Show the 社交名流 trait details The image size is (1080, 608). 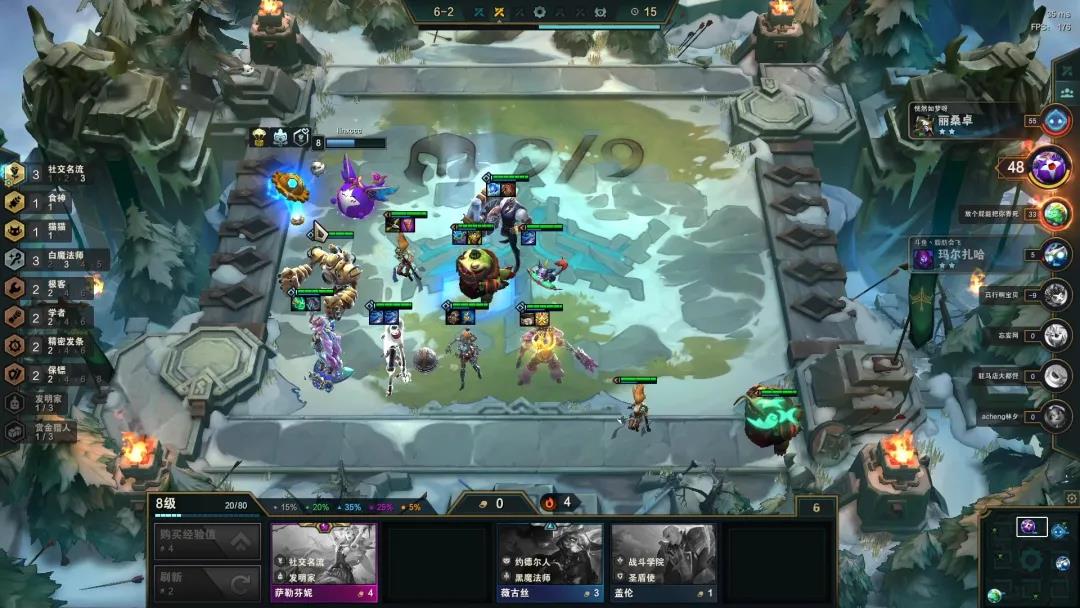[x=50, y=174]
